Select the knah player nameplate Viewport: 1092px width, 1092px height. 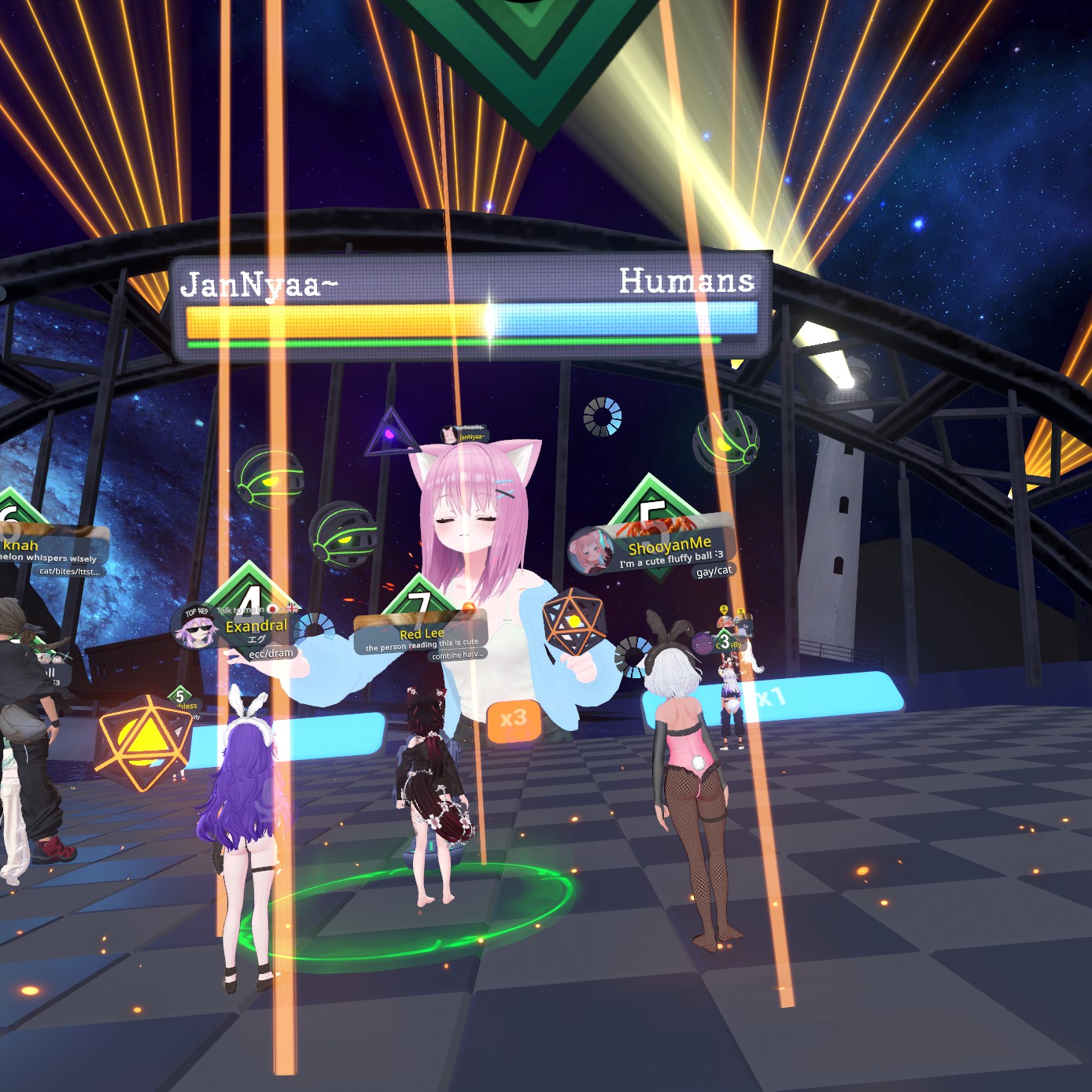point(22,545)
